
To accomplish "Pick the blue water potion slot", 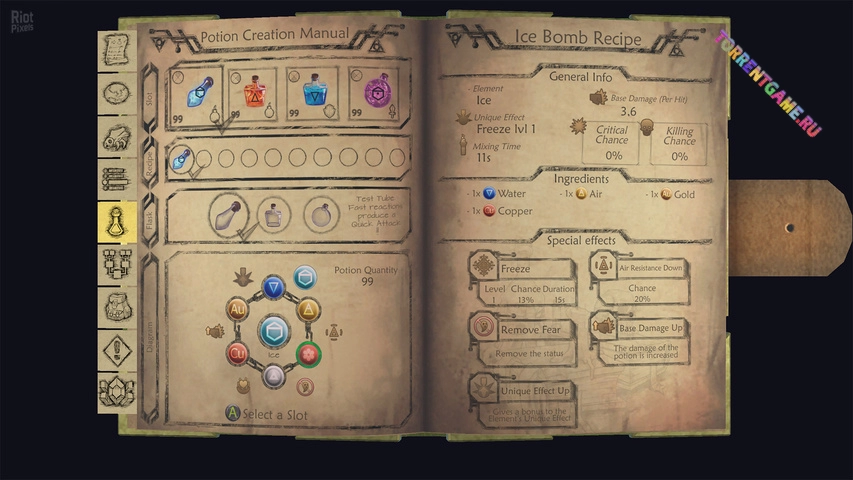I will (313, 95).
